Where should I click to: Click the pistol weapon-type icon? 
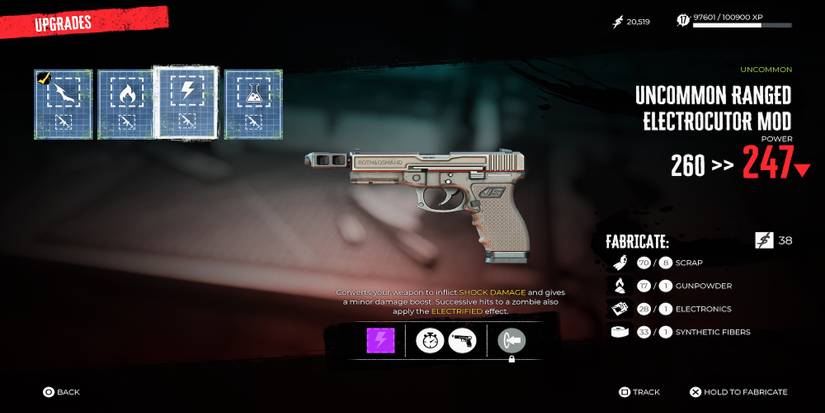tap(464, 341)
